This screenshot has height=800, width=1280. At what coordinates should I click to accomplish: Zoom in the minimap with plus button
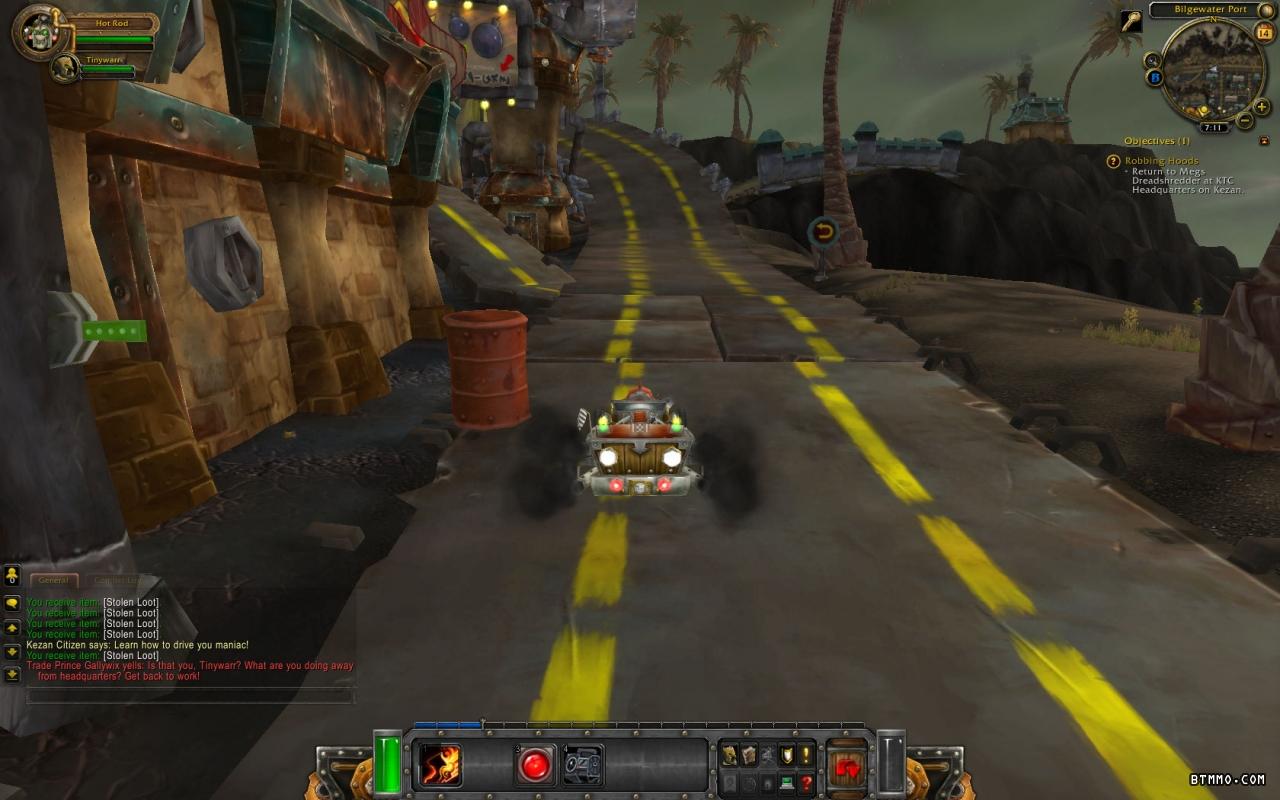[1262, 107]
